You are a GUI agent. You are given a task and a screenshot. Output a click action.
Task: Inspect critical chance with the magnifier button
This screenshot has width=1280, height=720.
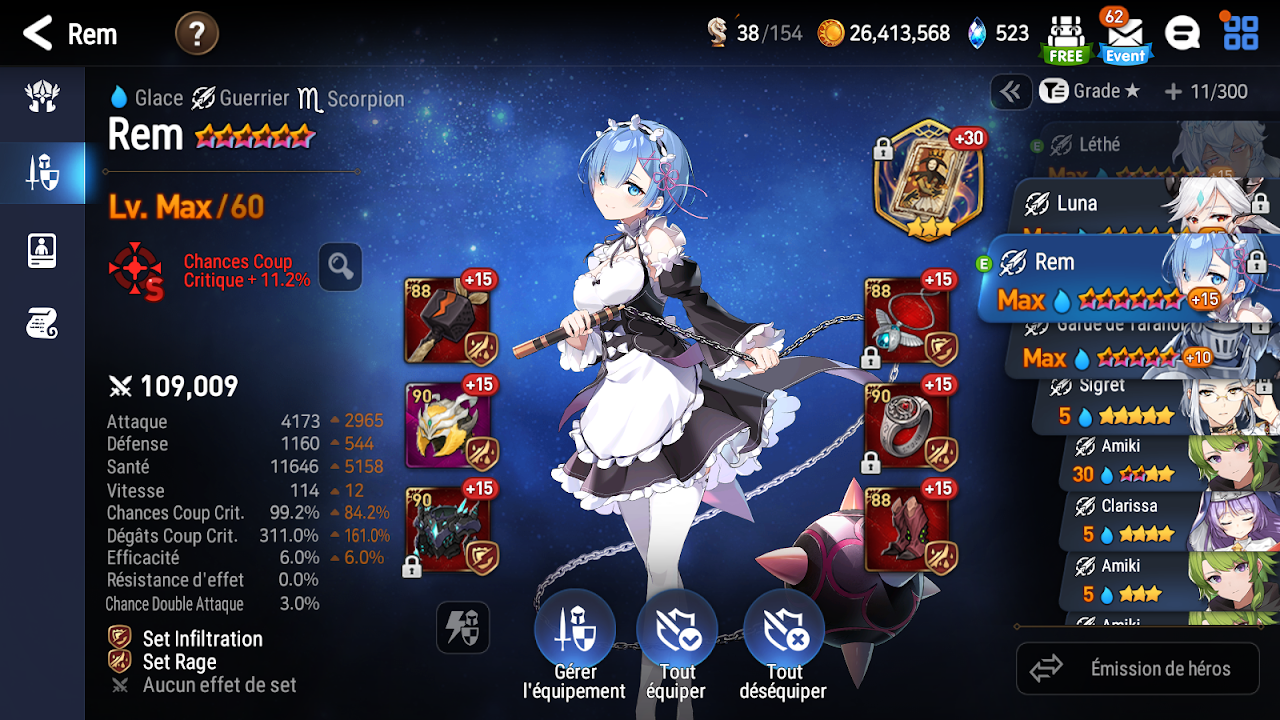pos(340,266)
